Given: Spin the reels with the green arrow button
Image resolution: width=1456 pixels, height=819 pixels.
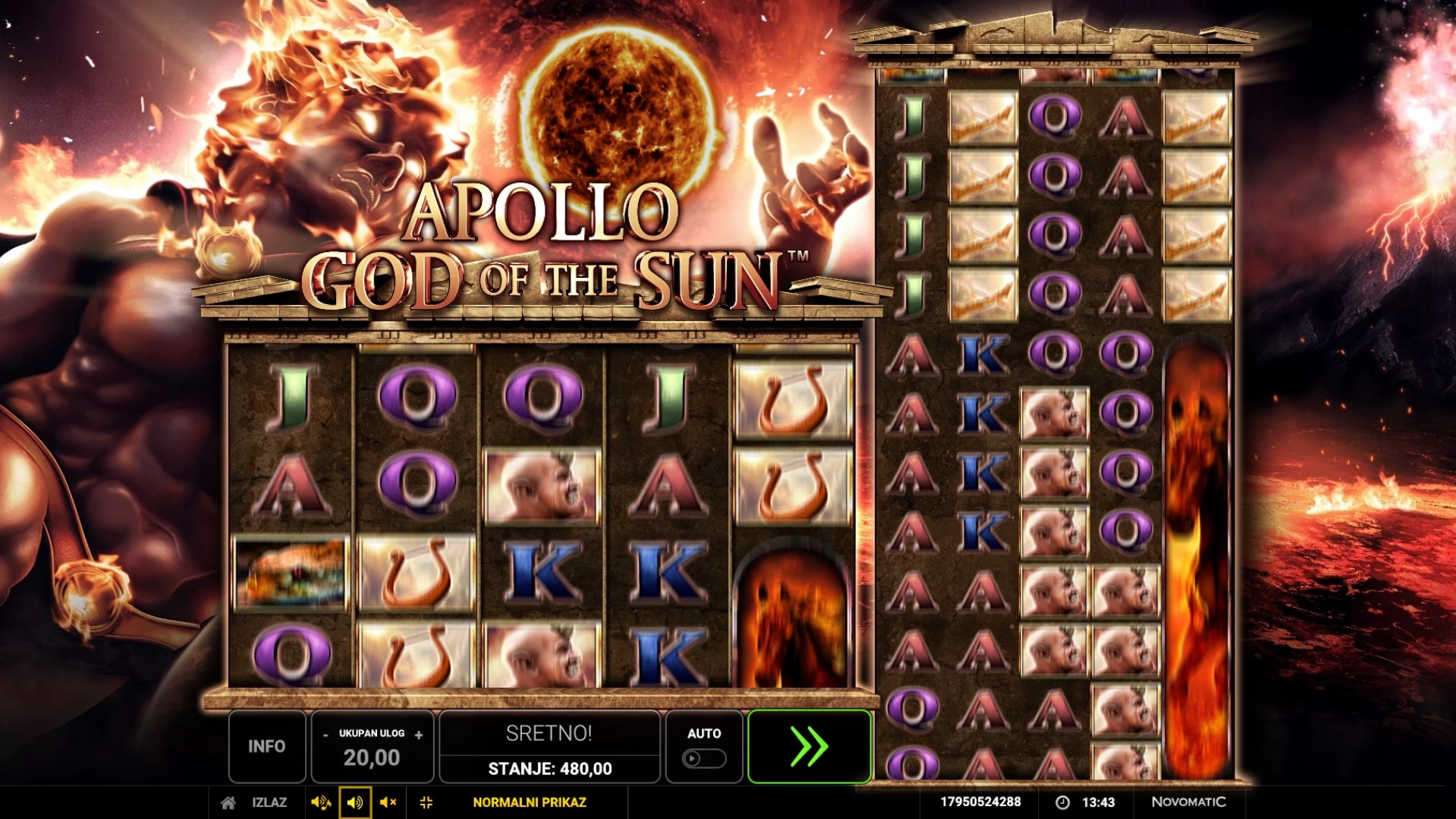Looking at the screenshot, I should (809, 747).
